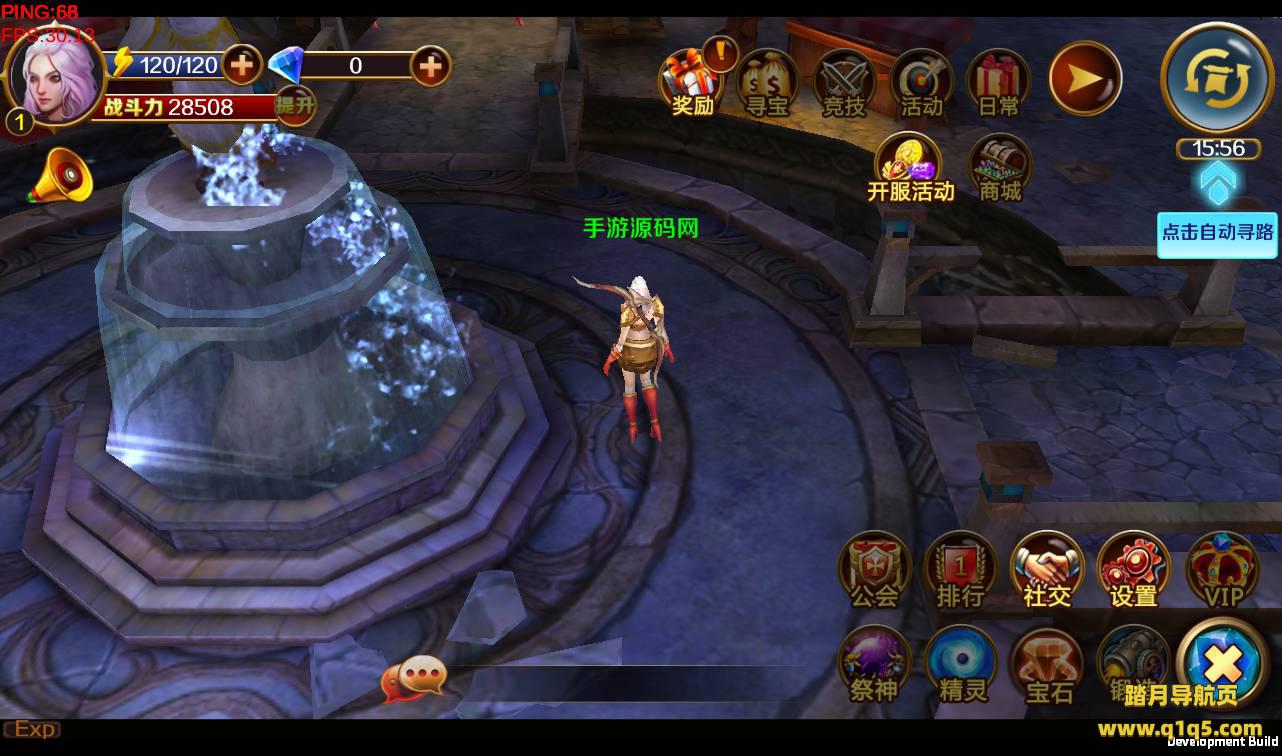
Task: Open the 活动 events icon
Action: point(921,82)
